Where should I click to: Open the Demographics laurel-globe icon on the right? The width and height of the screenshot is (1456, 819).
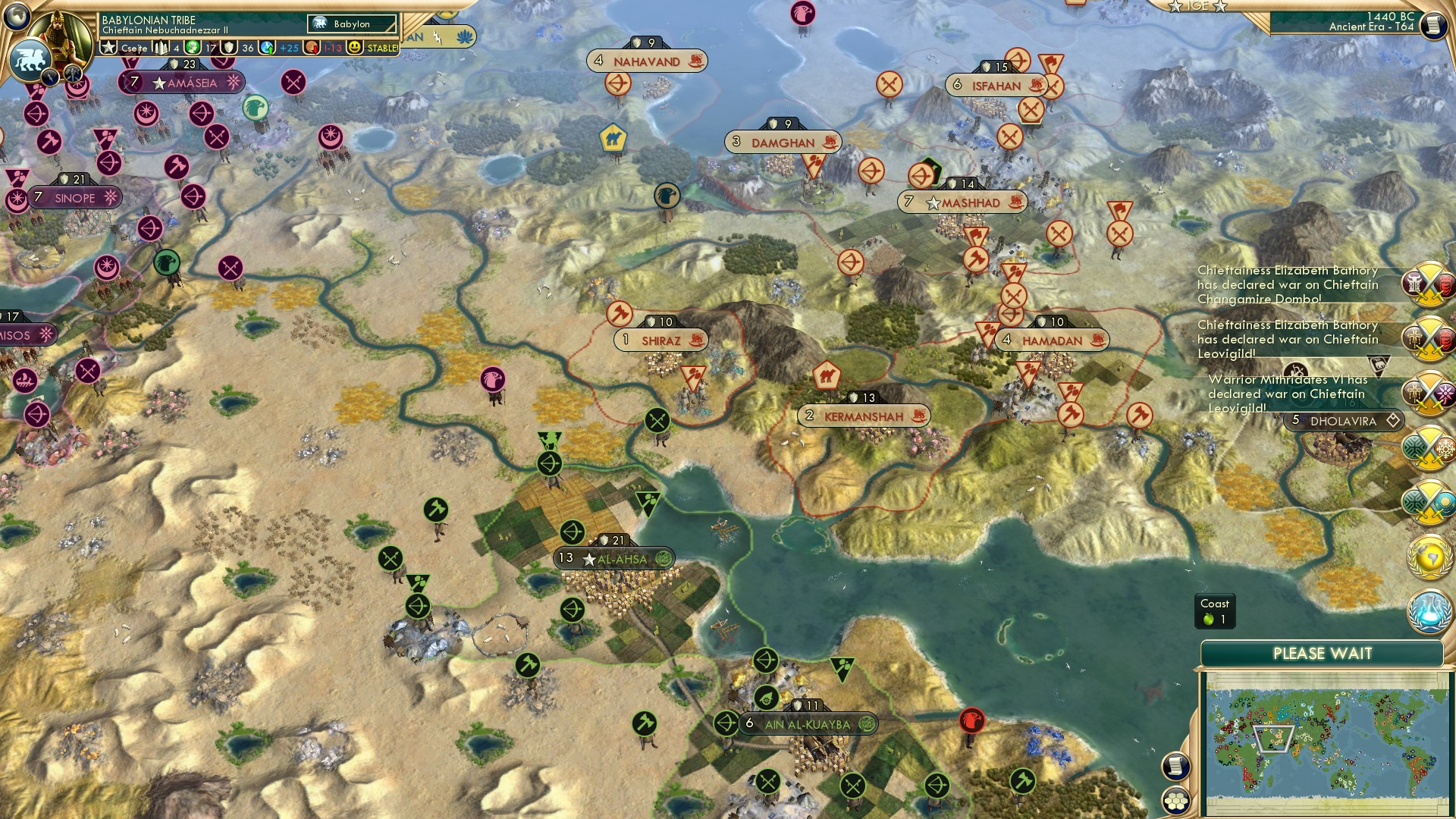[1429, 557]
